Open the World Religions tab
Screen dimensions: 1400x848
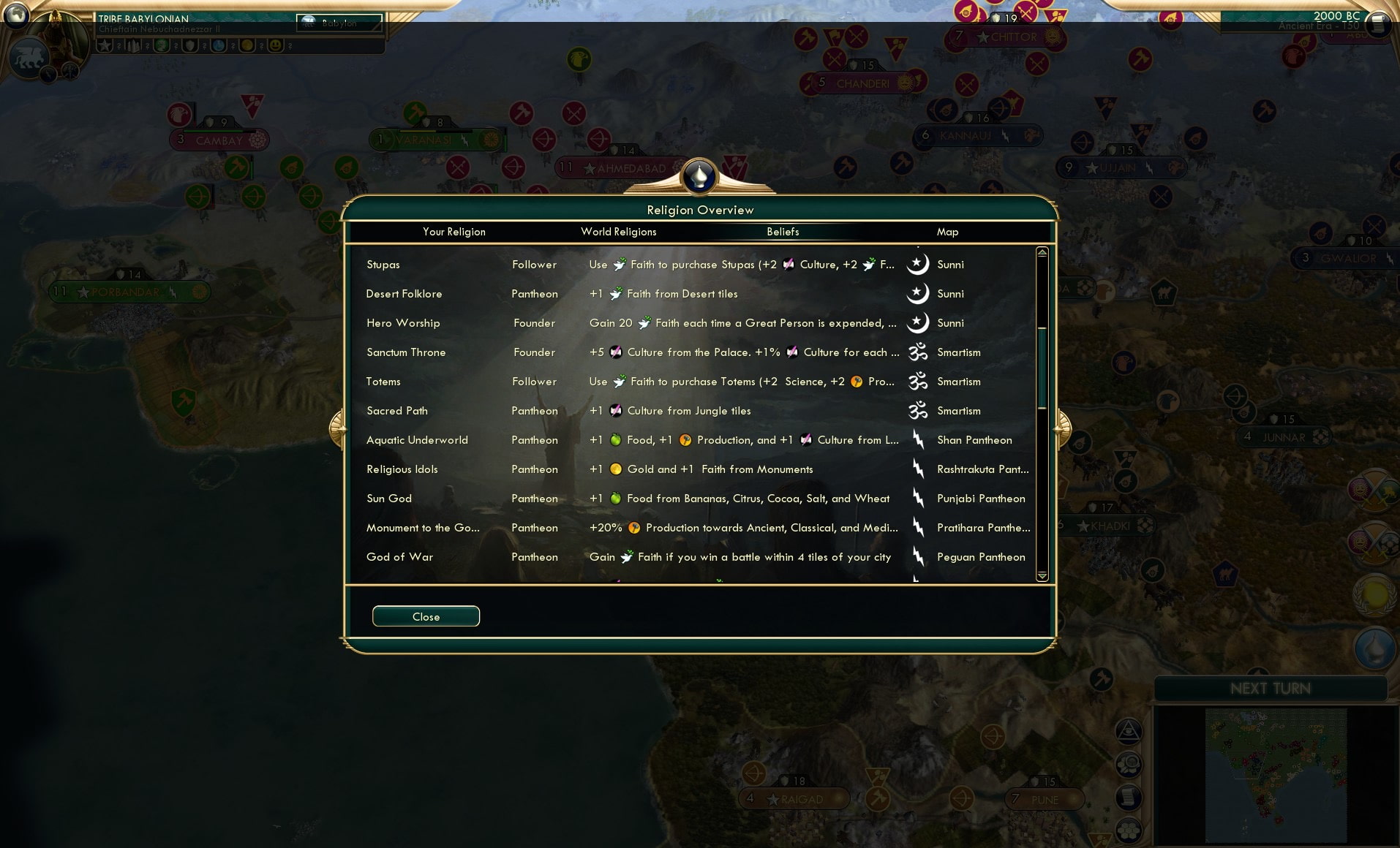[x=618, y=232]
